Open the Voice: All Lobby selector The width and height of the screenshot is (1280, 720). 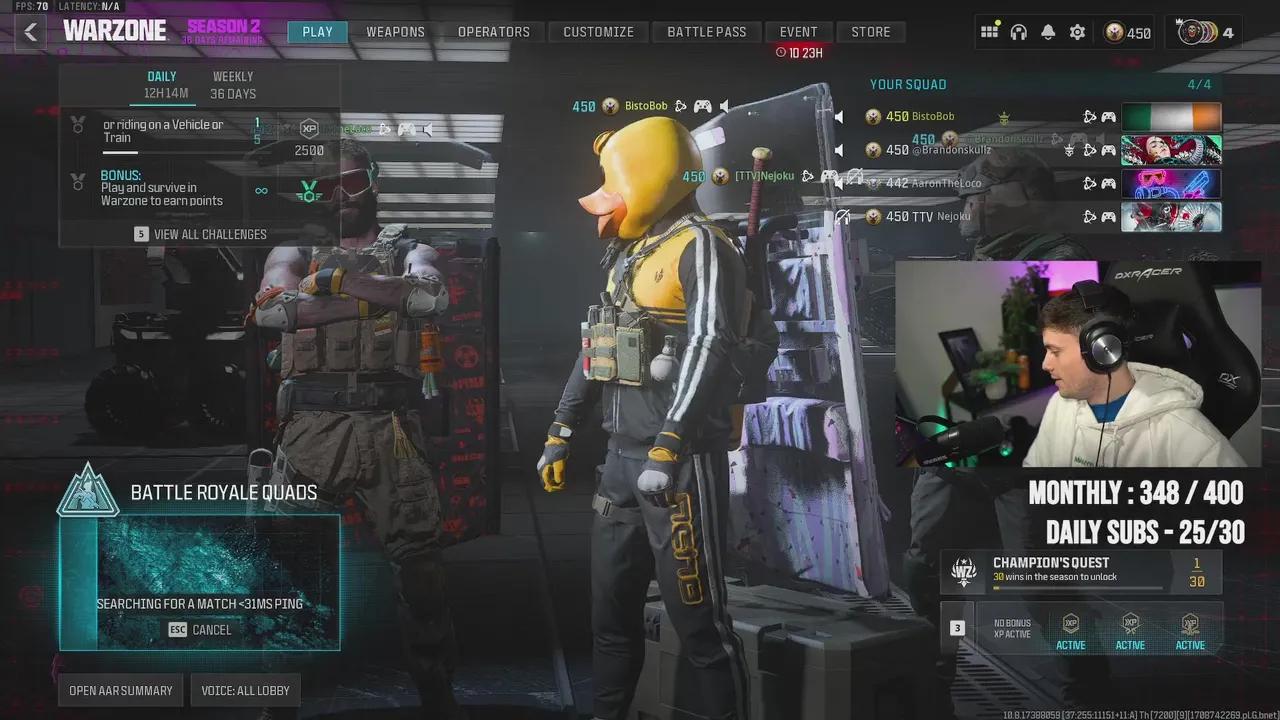tap(245, 689)
